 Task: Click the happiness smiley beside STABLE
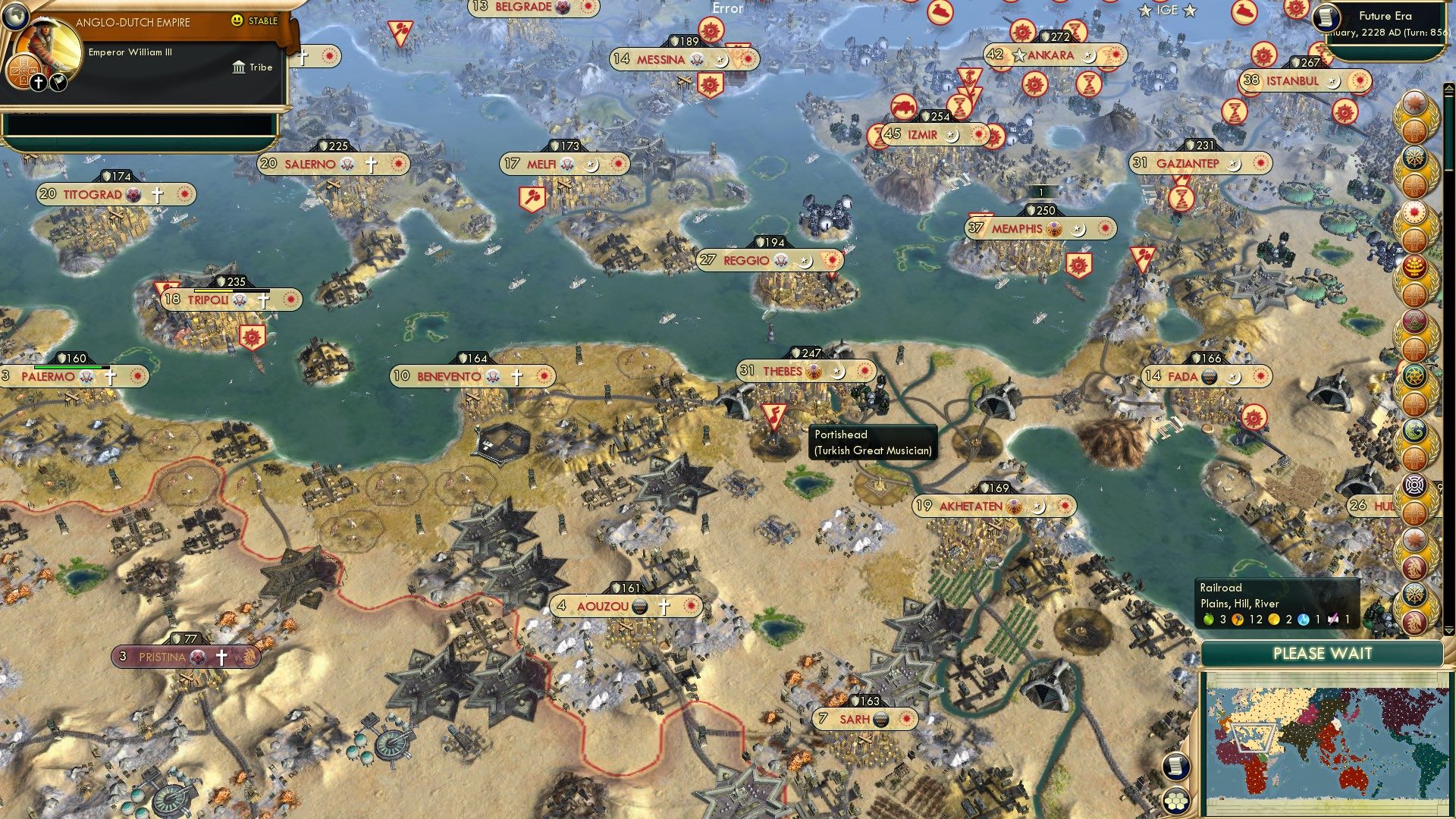[x=237, y=20]
